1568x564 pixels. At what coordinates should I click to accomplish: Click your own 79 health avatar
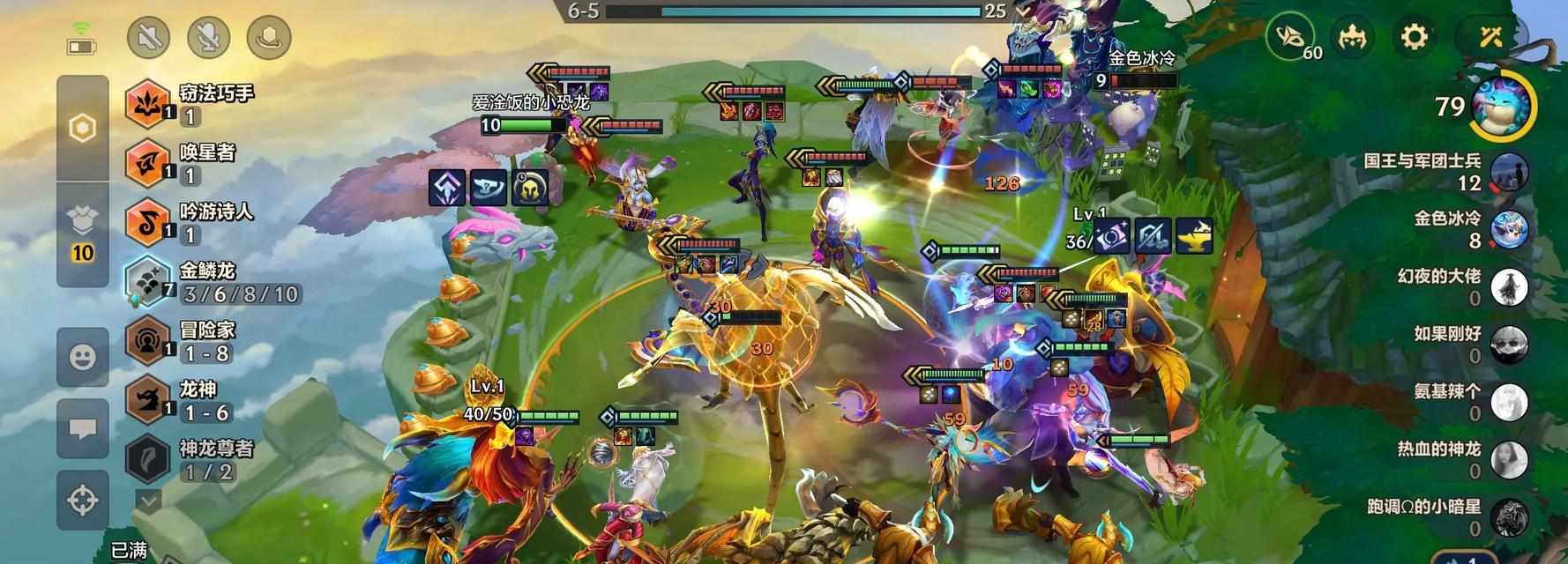[1504, 107]
